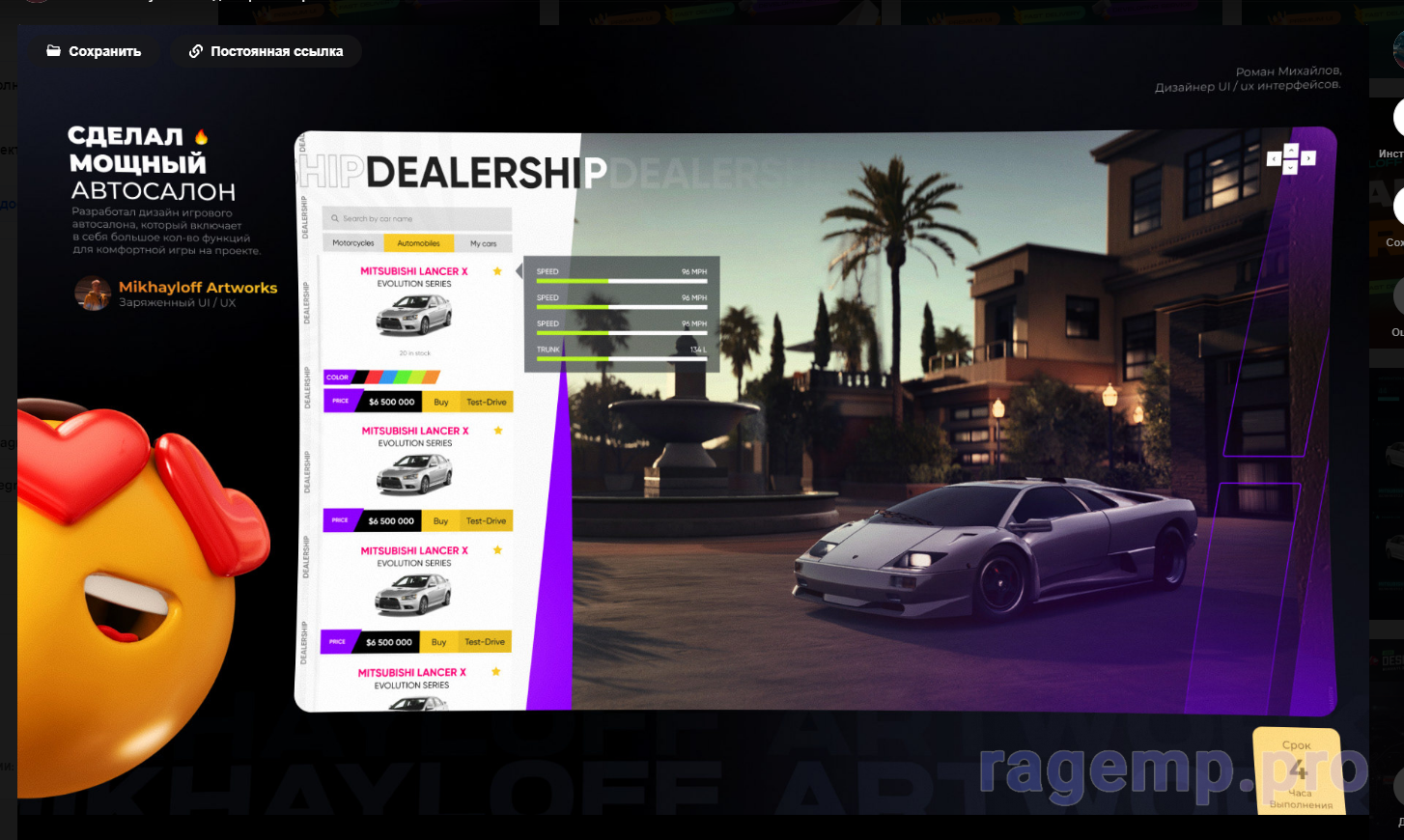Click the "Сохранить" save button
The height and width of the screenshot is (840, 1404).
tap(95, 51)
